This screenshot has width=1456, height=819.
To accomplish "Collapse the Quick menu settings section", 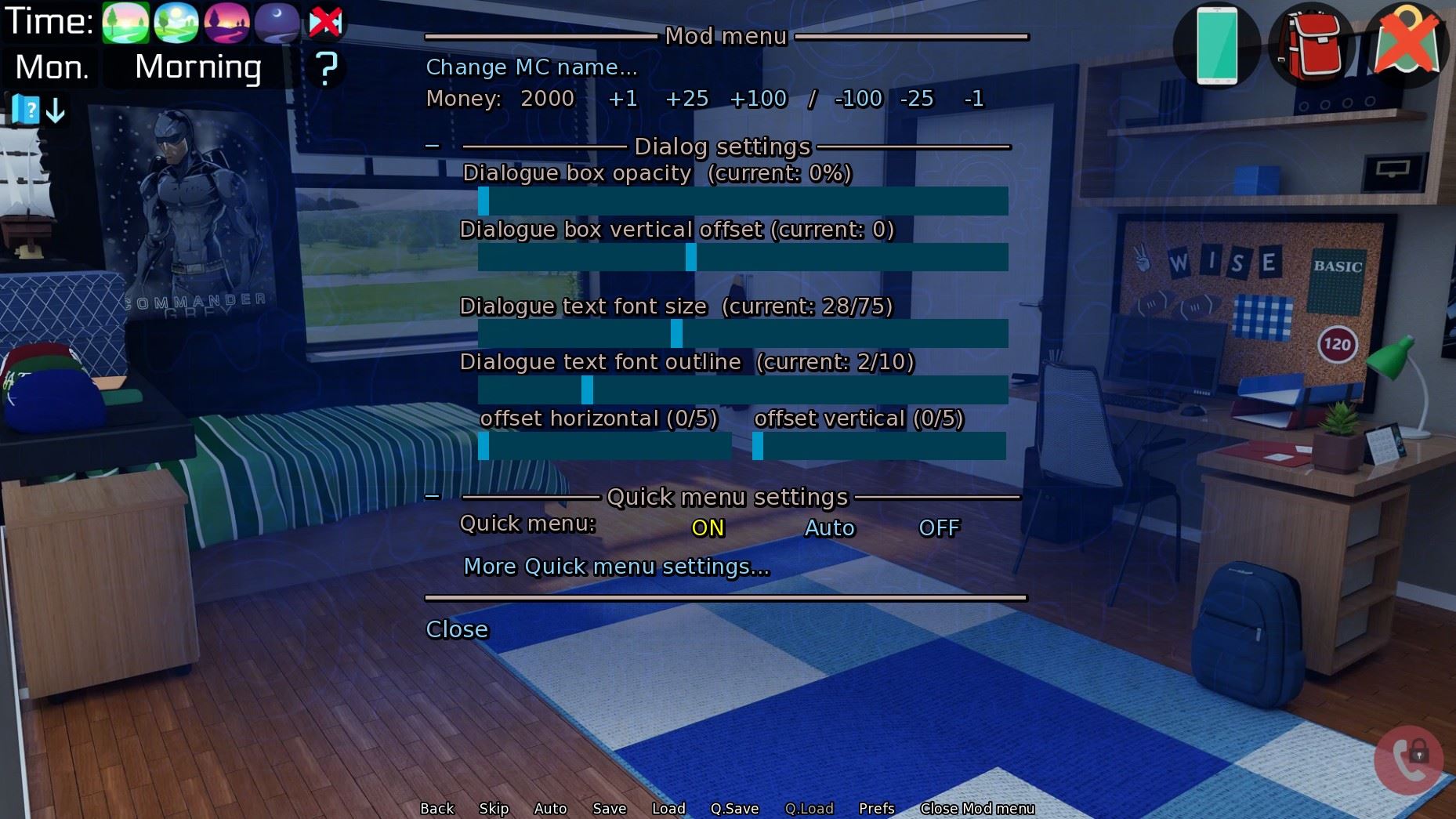I will pos(433,495).
